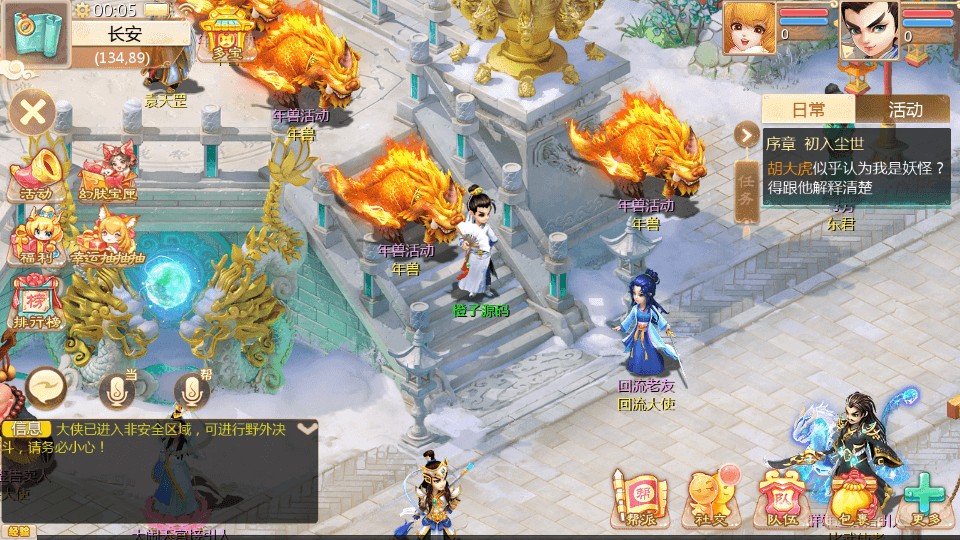The width and height of the screenshot is (960, 540).
Task: Expand the chat message panel arrow
Action: [307, 428]
